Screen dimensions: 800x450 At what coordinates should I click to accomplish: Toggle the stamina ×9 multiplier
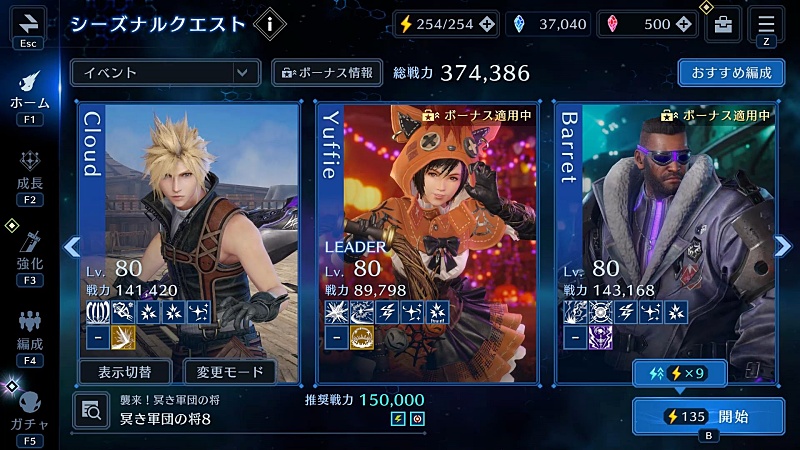click(x=681, y=373)
